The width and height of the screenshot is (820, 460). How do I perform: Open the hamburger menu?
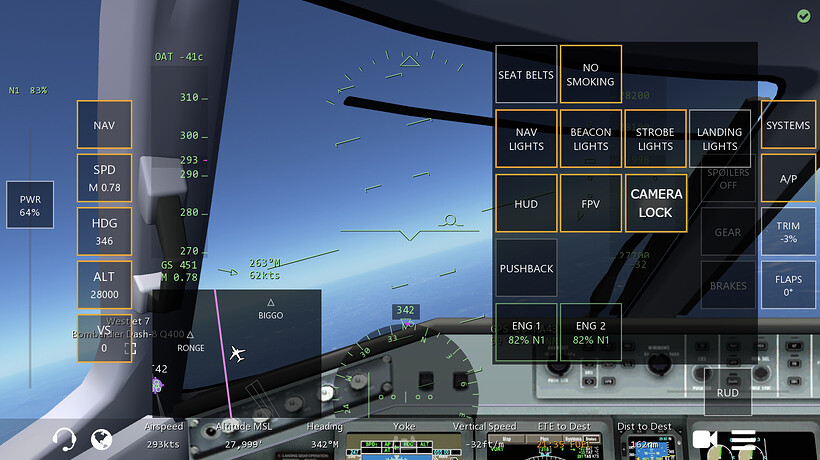[743, 439]
